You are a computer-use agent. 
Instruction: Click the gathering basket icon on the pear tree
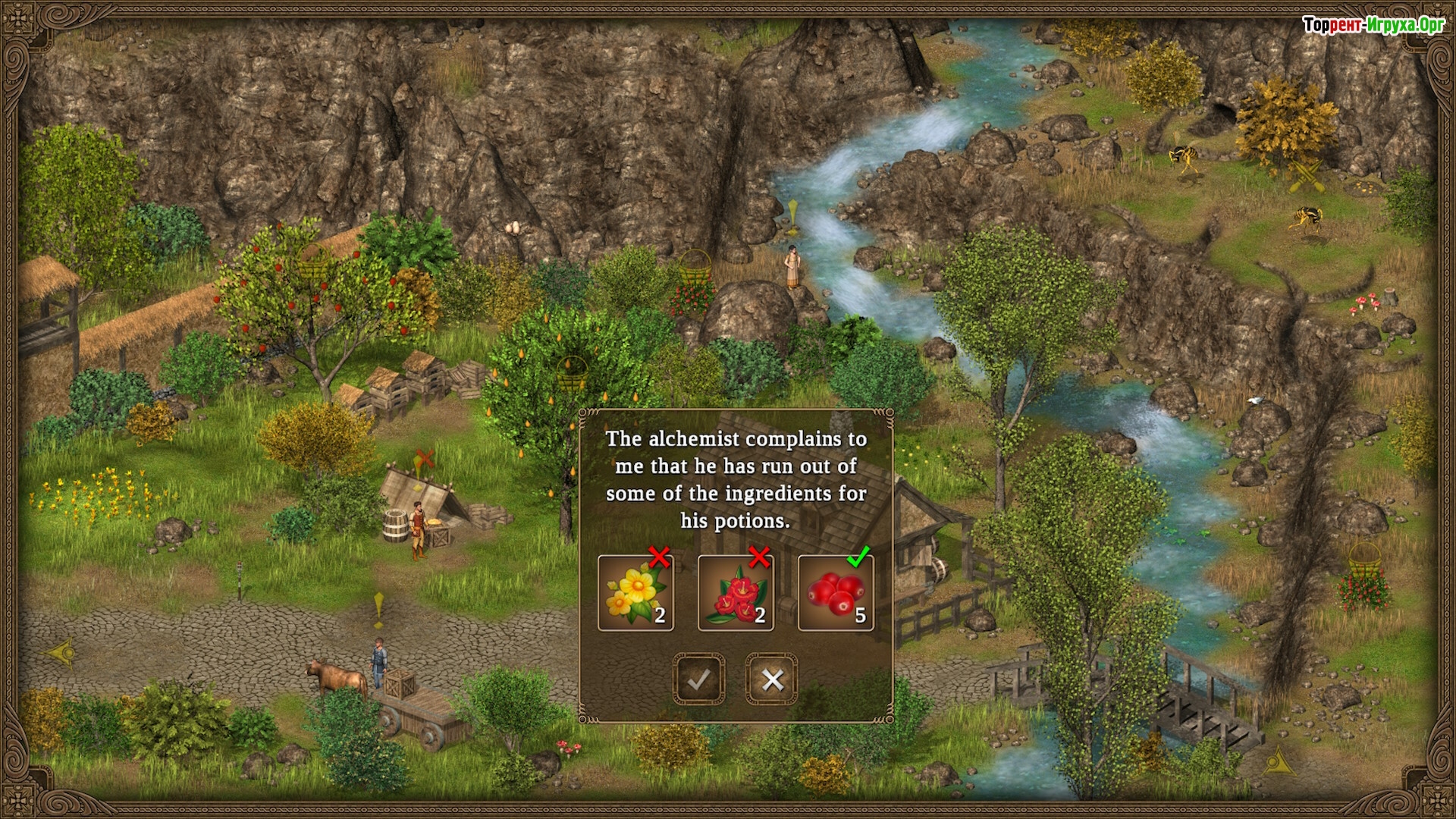(572, 370)
